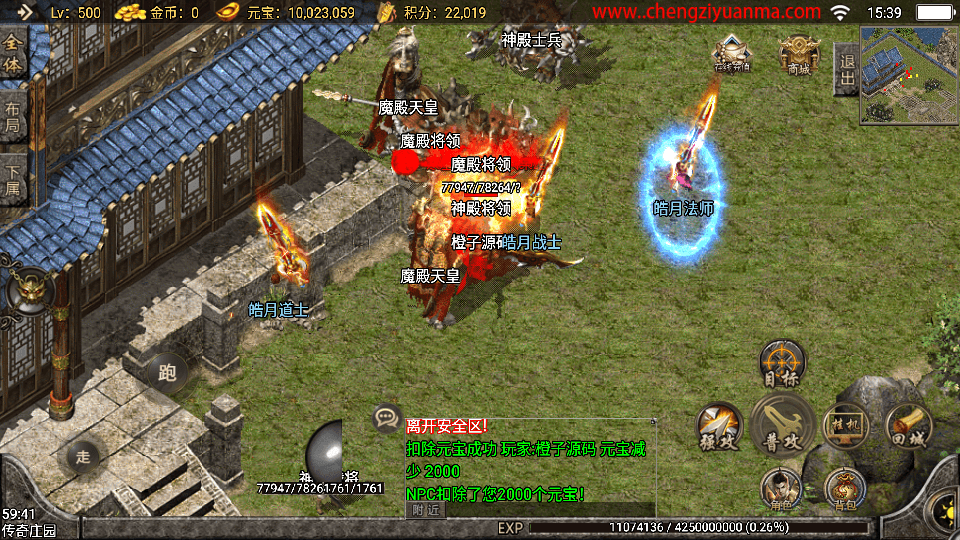Open the 商城 shop
The width and height of the screenshot is (960, 540).
click(x=798, y=53)
